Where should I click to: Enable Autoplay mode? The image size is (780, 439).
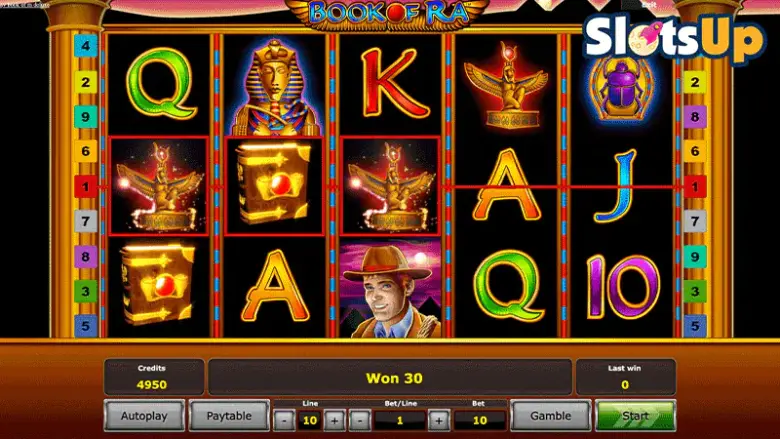click(x=144, y=415)
